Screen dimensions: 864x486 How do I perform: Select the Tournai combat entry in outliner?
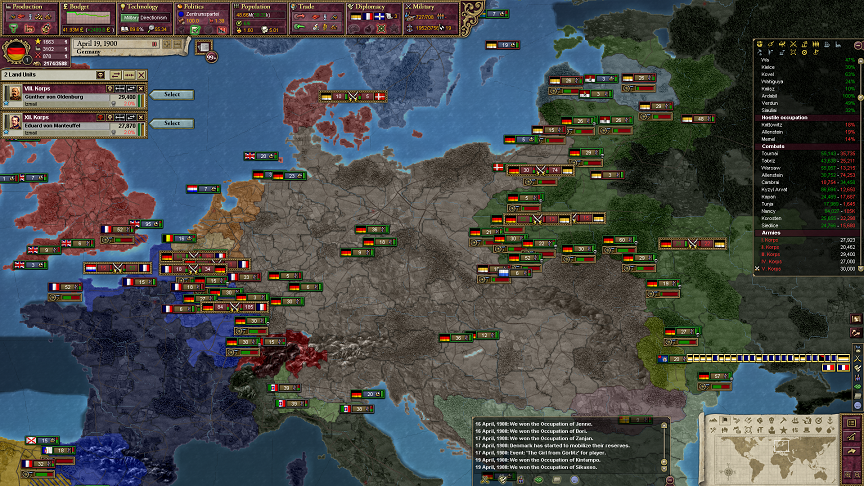[776, 152]
